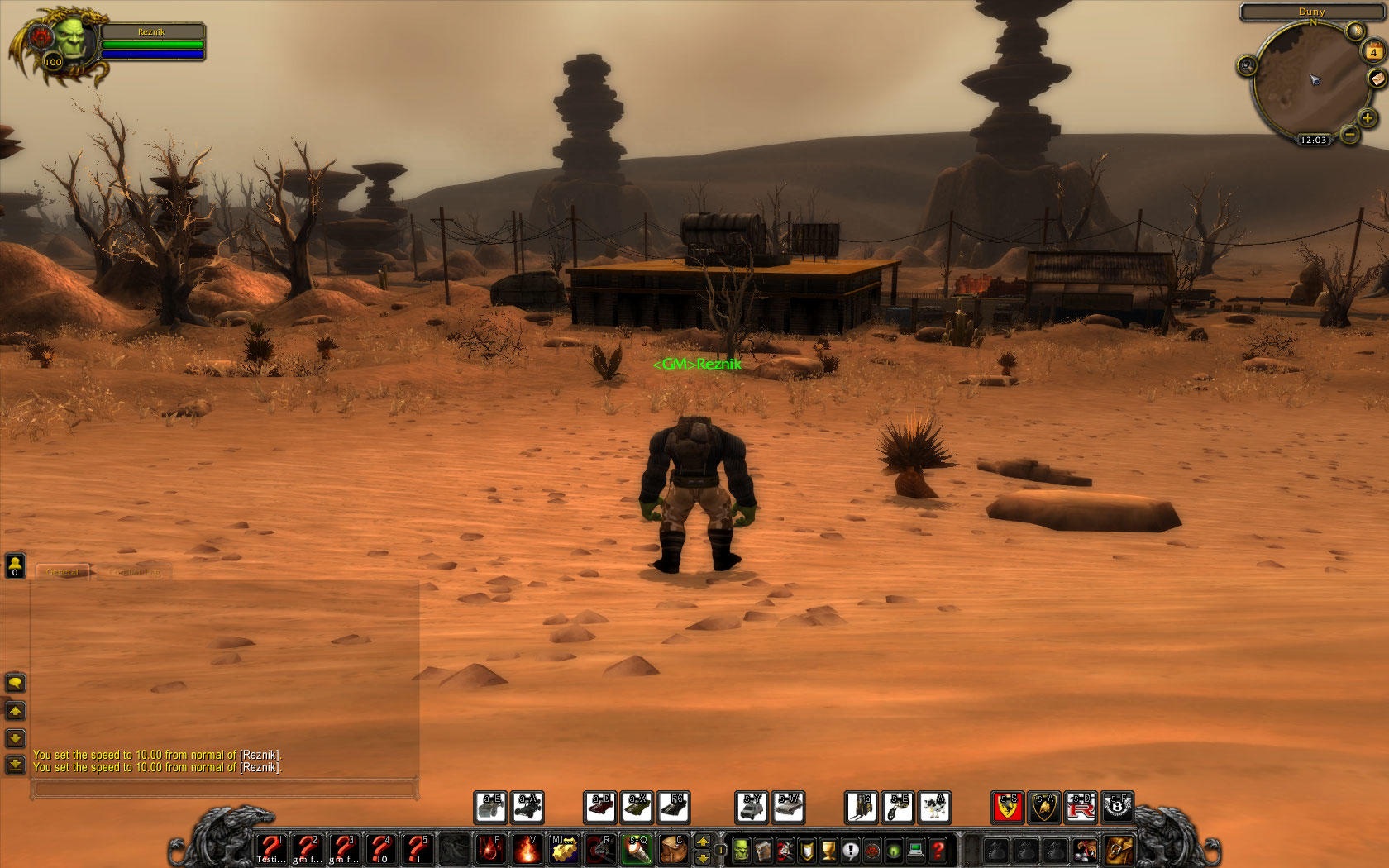The width and height of the screenshot is (1389, 868).
Task: Select the red Ferrari shield mount icon
Action: [1006, 808]
